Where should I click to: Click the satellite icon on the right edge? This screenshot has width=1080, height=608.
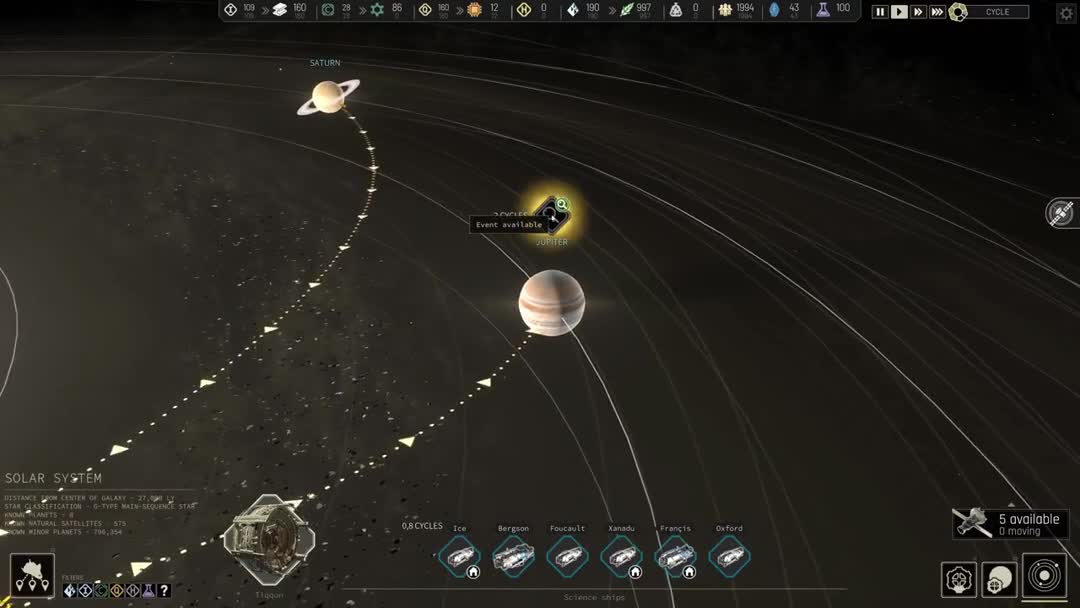(1061, 212)
